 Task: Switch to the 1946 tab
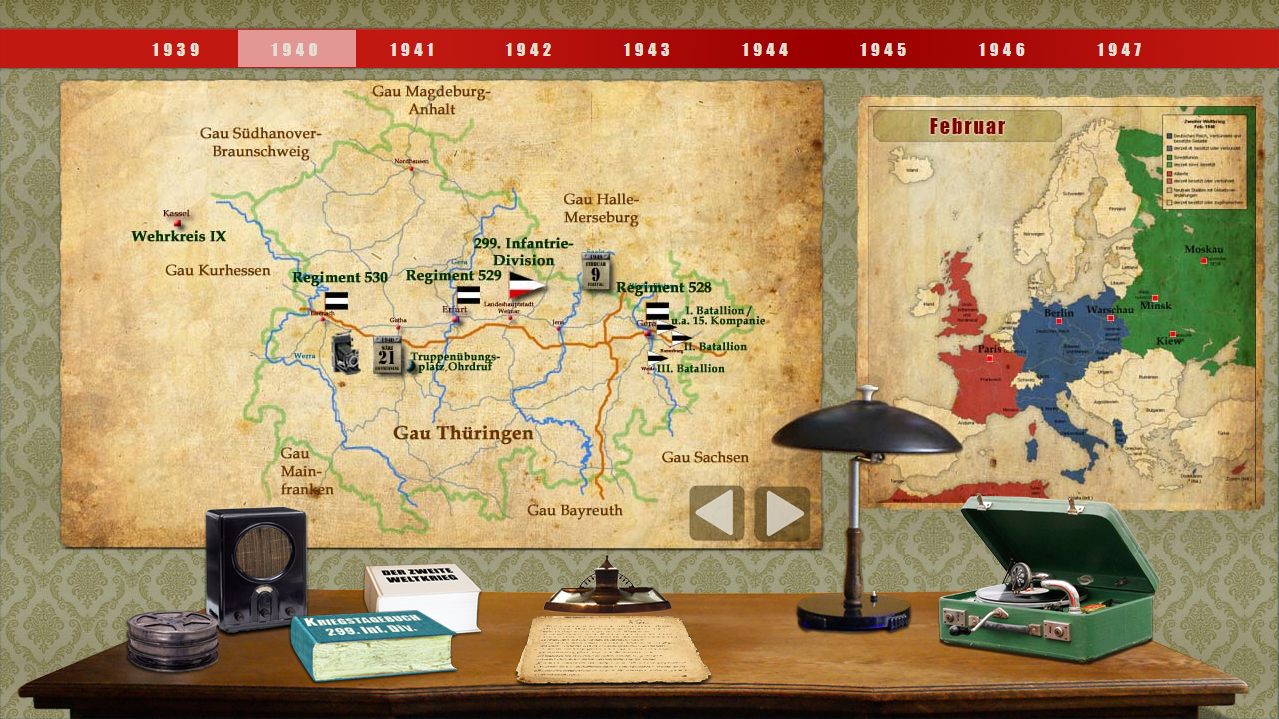coord(1003,49)
